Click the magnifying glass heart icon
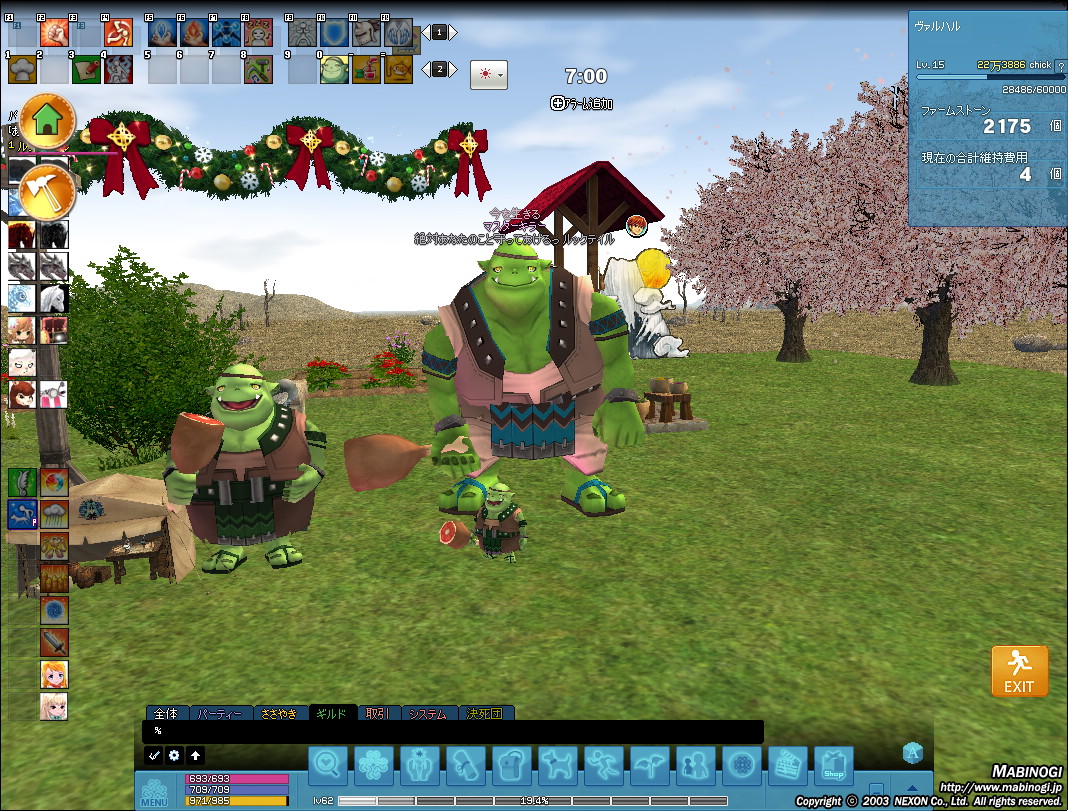The width and height of the screenshot is (1068, 811). coord(327,766)
